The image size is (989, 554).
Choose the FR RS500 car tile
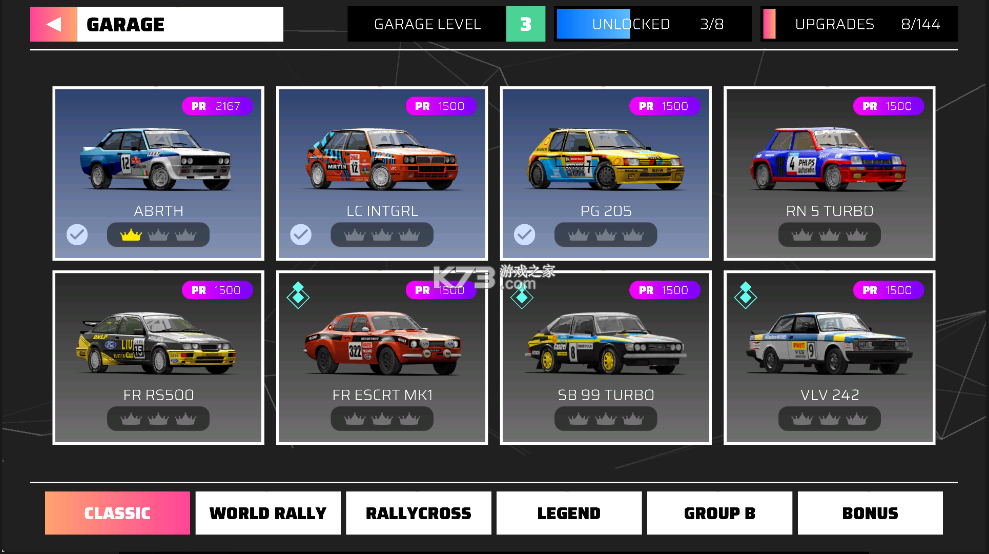pos(158,357)
